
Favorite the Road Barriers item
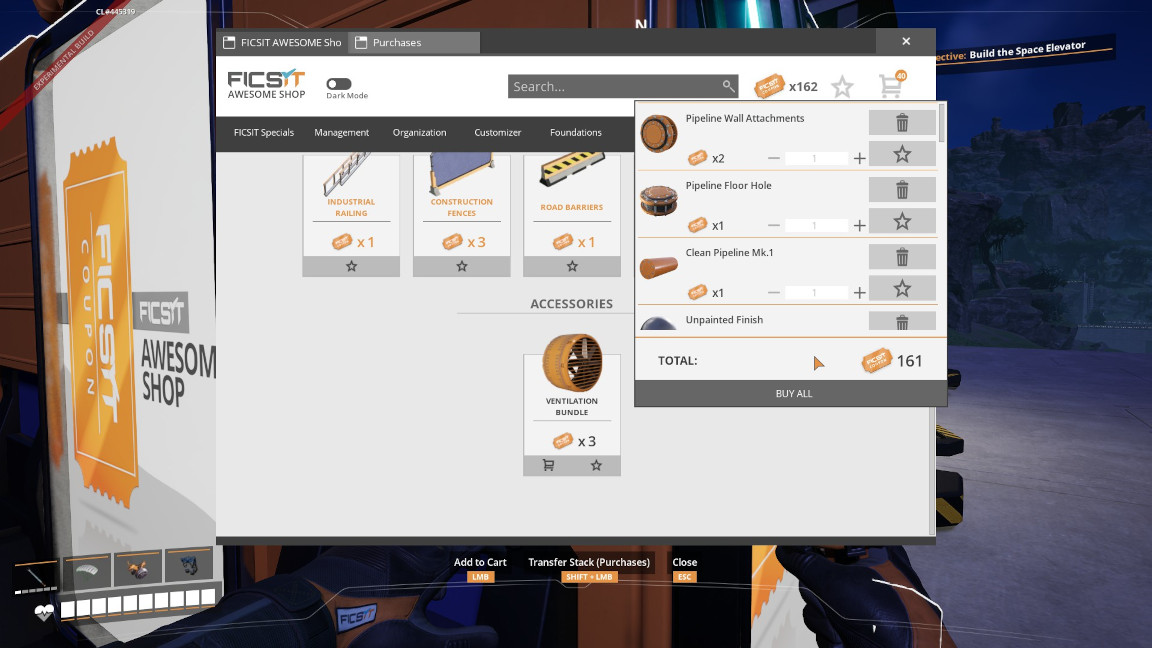(x=572, y=266)
